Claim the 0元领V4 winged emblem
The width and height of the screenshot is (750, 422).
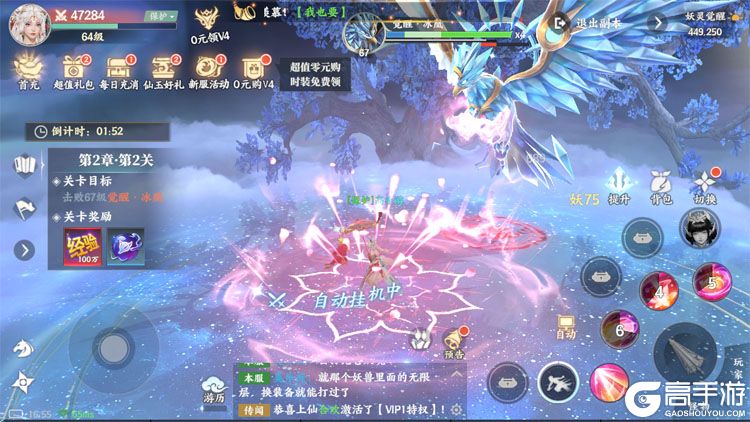208,22
